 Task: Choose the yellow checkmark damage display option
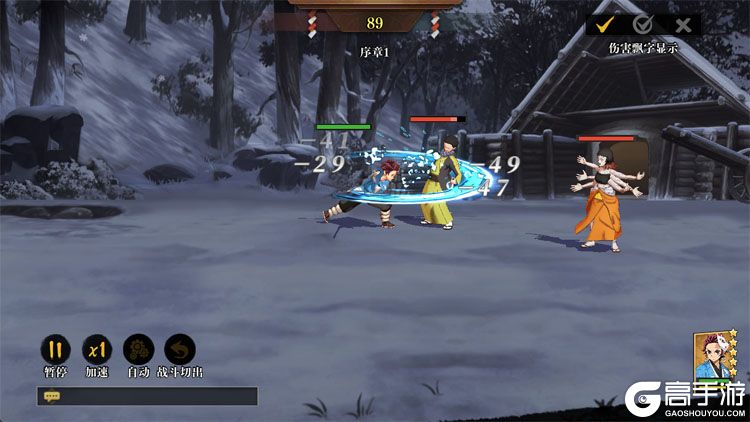(x=605, y=25)
